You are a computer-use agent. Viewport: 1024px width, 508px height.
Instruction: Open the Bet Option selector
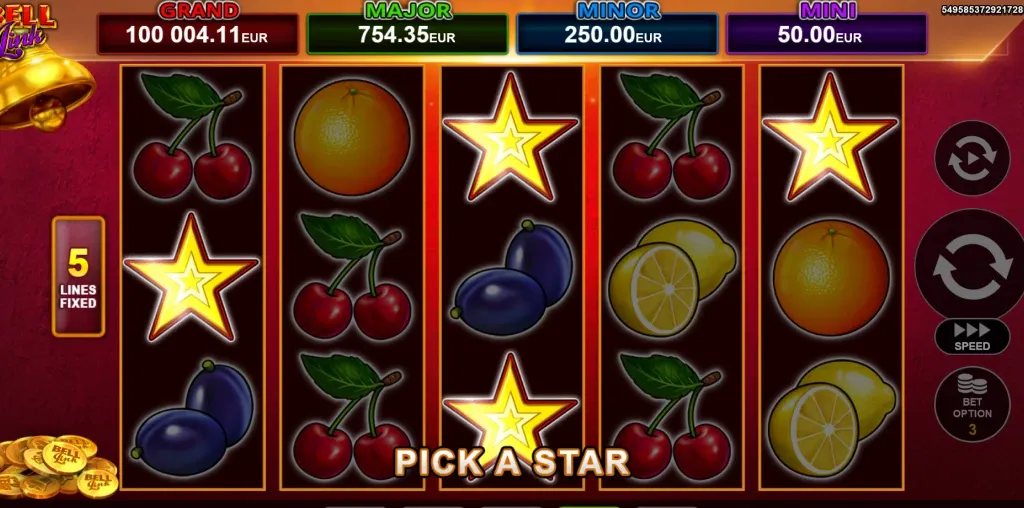[971, 405]
